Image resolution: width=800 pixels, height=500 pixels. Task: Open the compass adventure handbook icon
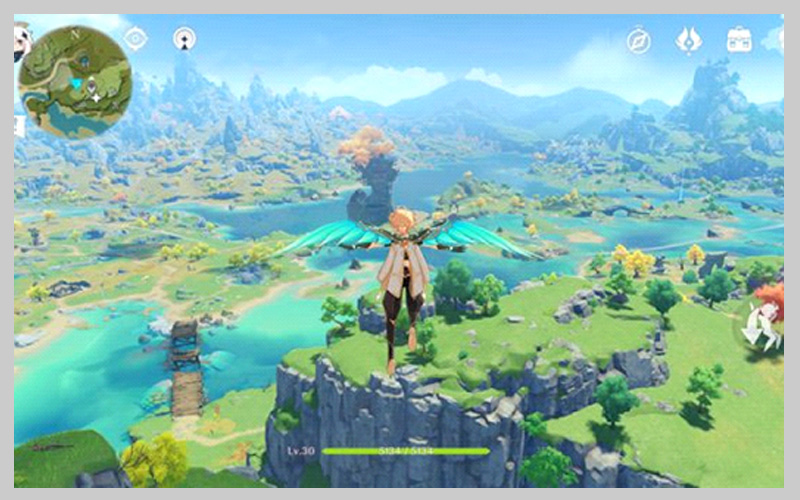pos(638,40)
